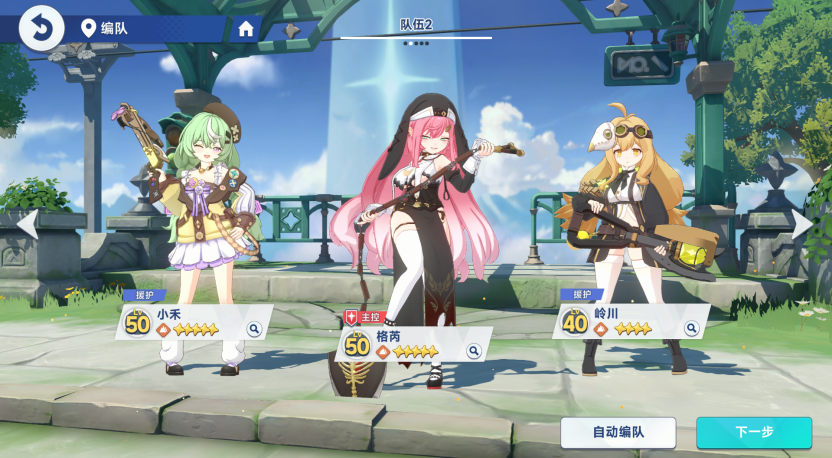Click the back arrow button
This screenshot has height=458, width=832.
click(x=41, y=28)
